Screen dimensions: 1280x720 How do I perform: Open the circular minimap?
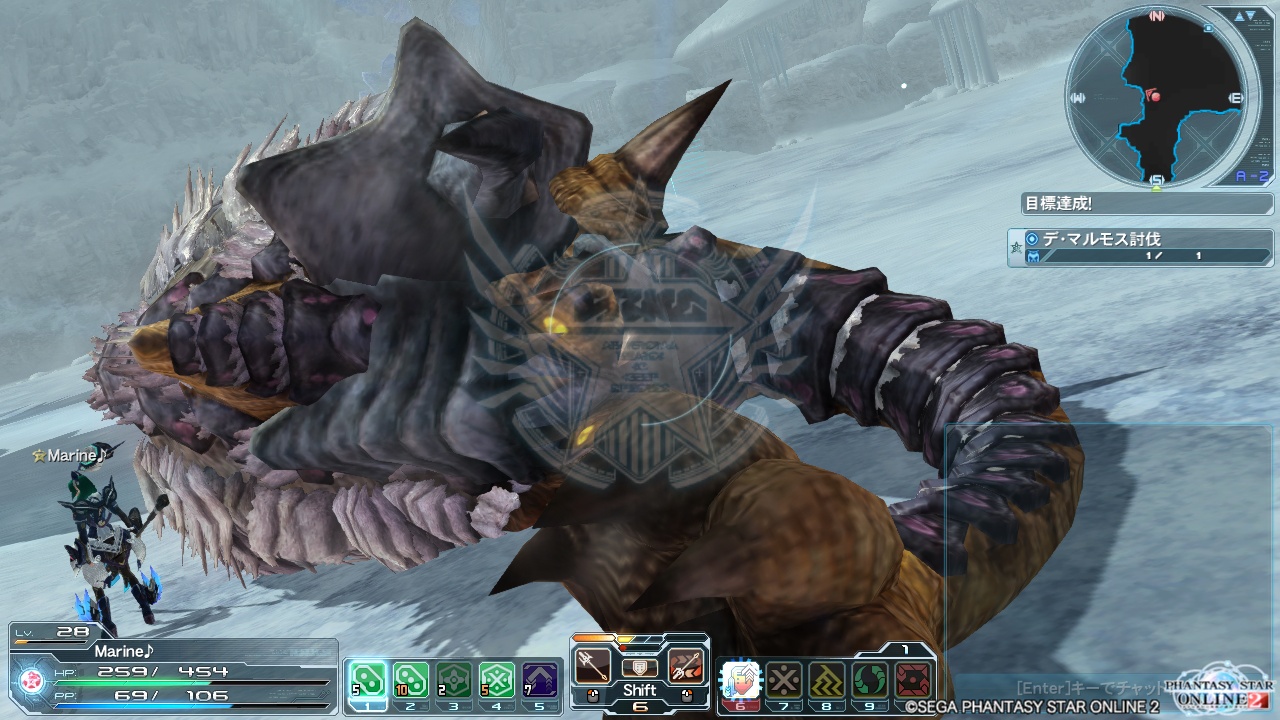click(1157, 97)
